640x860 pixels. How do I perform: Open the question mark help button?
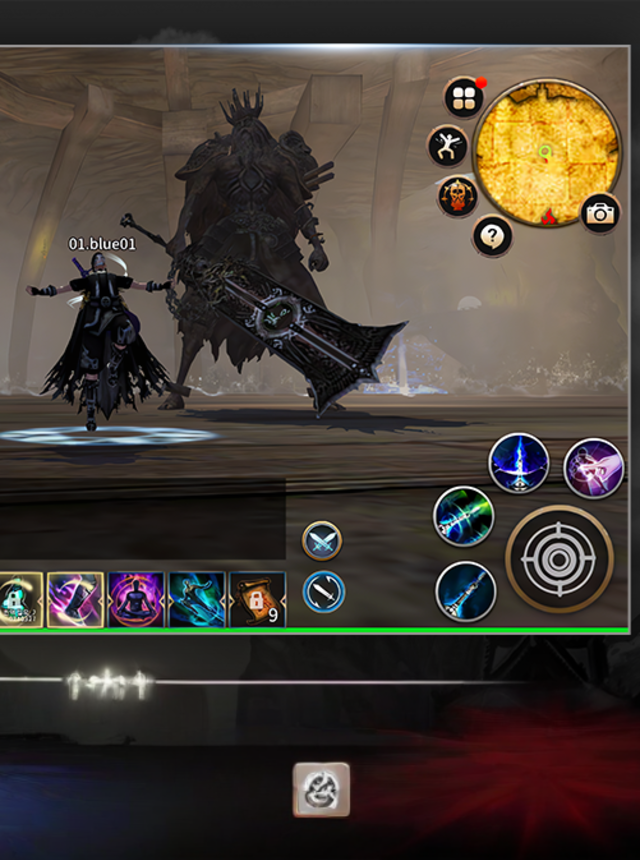492,236
